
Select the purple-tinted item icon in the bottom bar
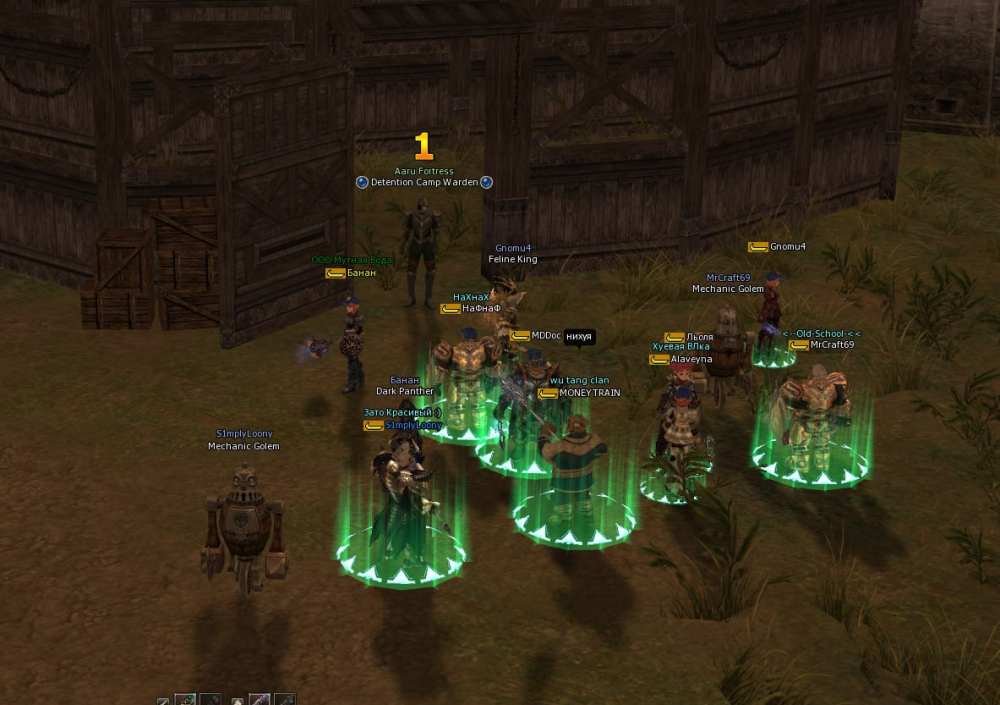tap(259, 700)
